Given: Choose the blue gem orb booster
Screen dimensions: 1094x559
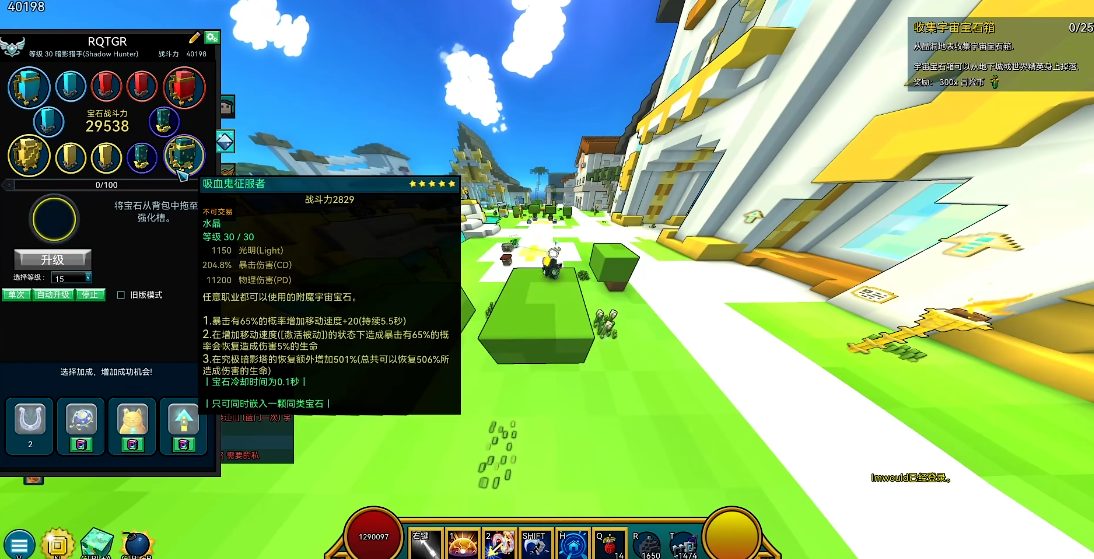Looking at the screenshot, I should tap(82, 418).
